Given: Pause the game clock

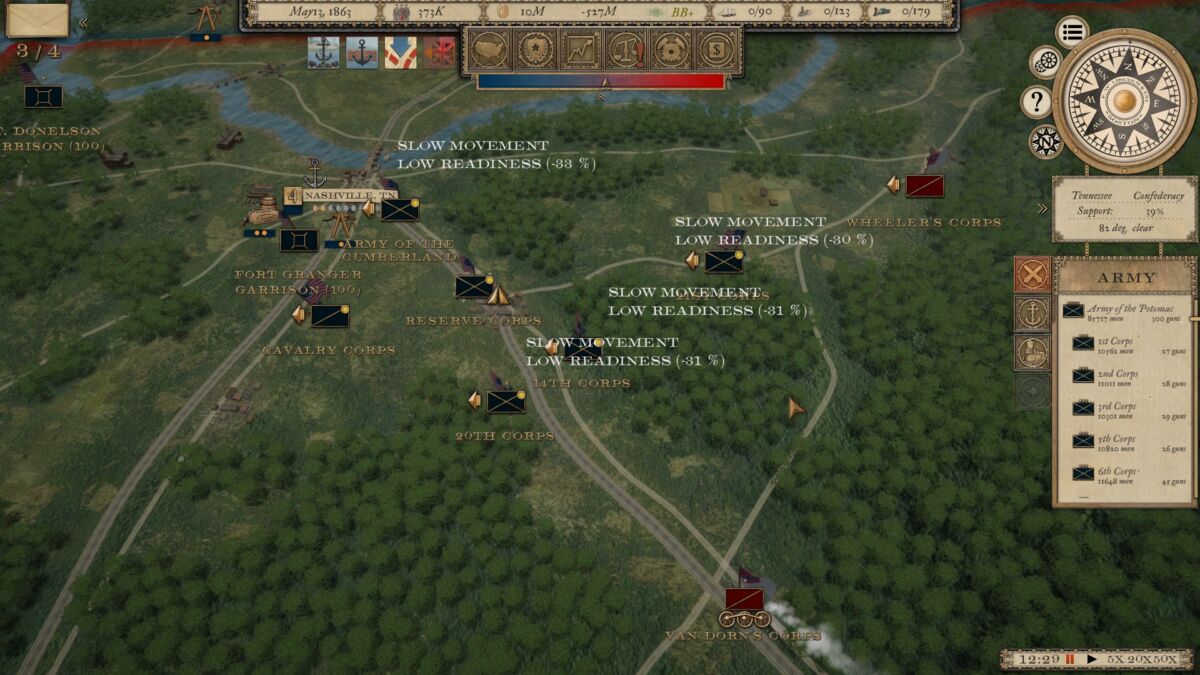Looking at the screenshot, I should point(1070,660).
